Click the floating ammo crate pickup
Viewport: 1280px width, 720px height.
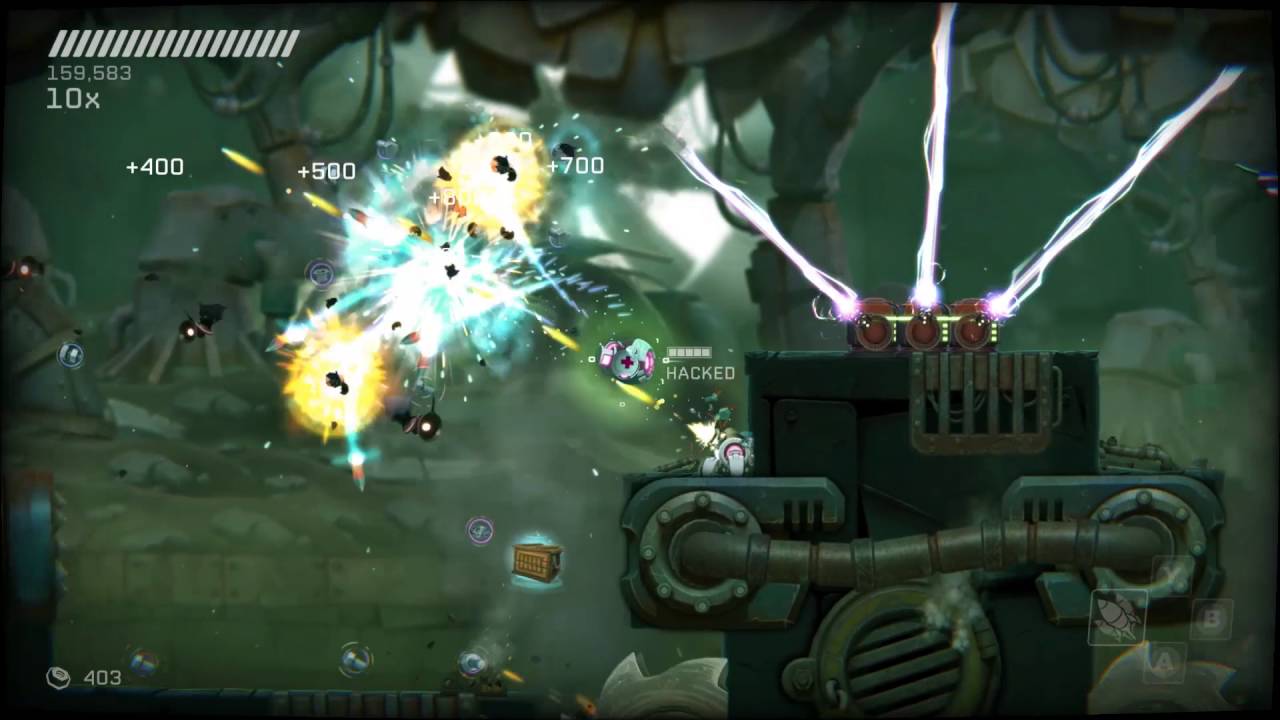coord(537,562)
